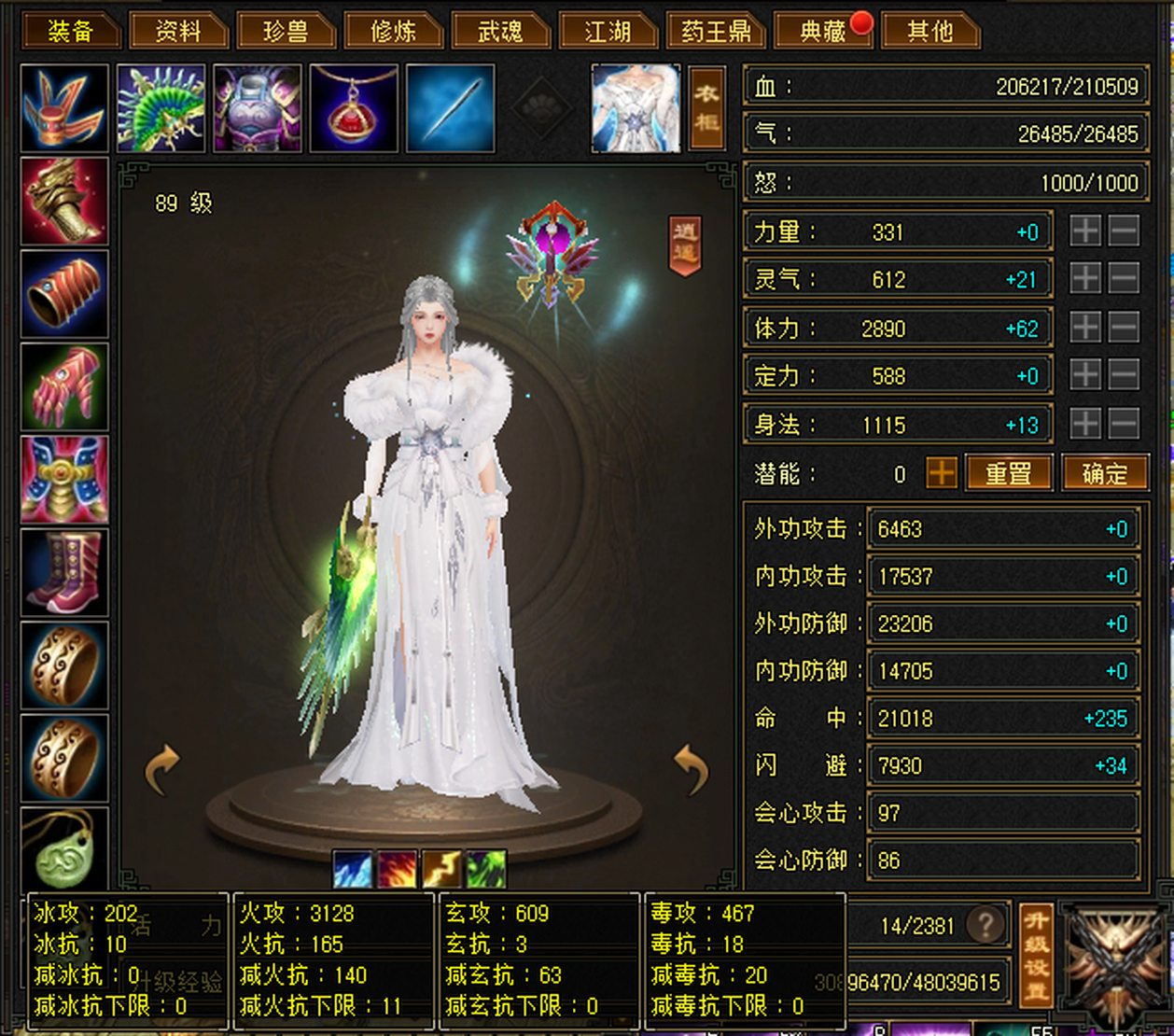Viewport: 1174px width, 1036px height.
Task: Open the 衣柜 wardrobe button
Action: point(706,108)
